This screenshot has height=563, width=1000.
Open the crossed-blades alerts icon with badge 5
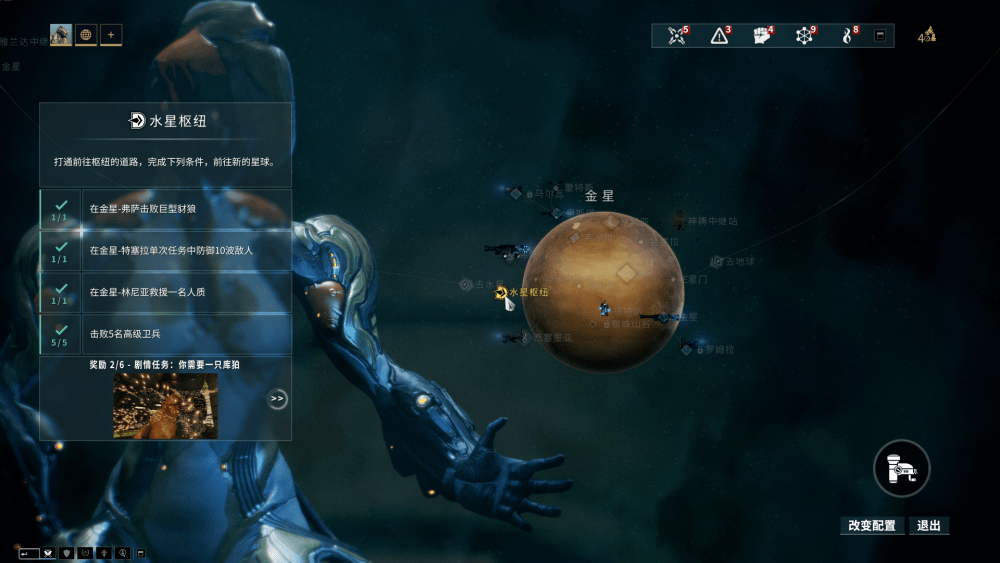[x=679, y=36]
